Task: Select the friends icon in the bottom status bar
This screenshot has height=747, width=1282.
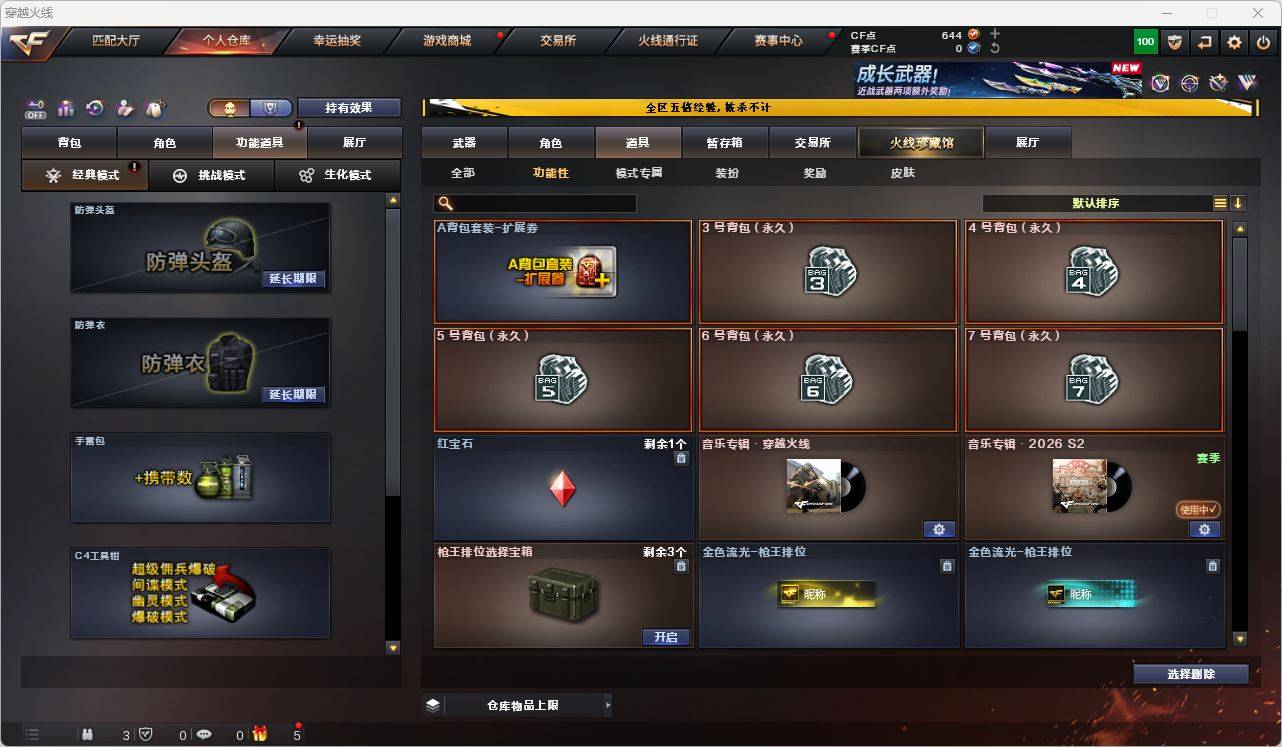Action: point(87,734)
